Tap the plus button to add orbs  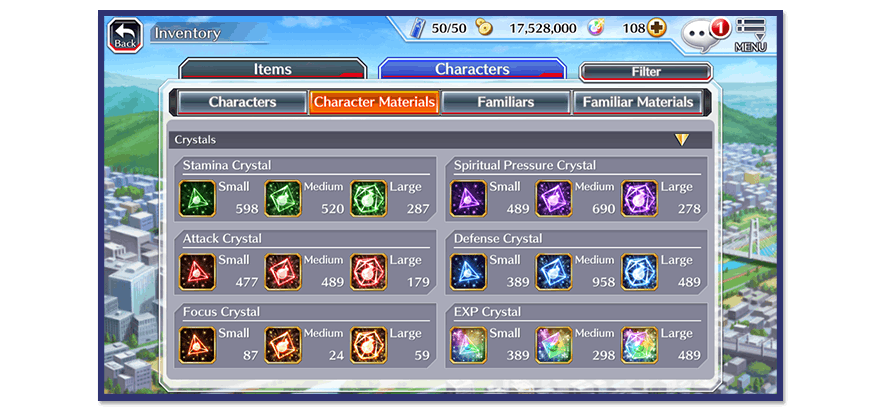[657, 28]
